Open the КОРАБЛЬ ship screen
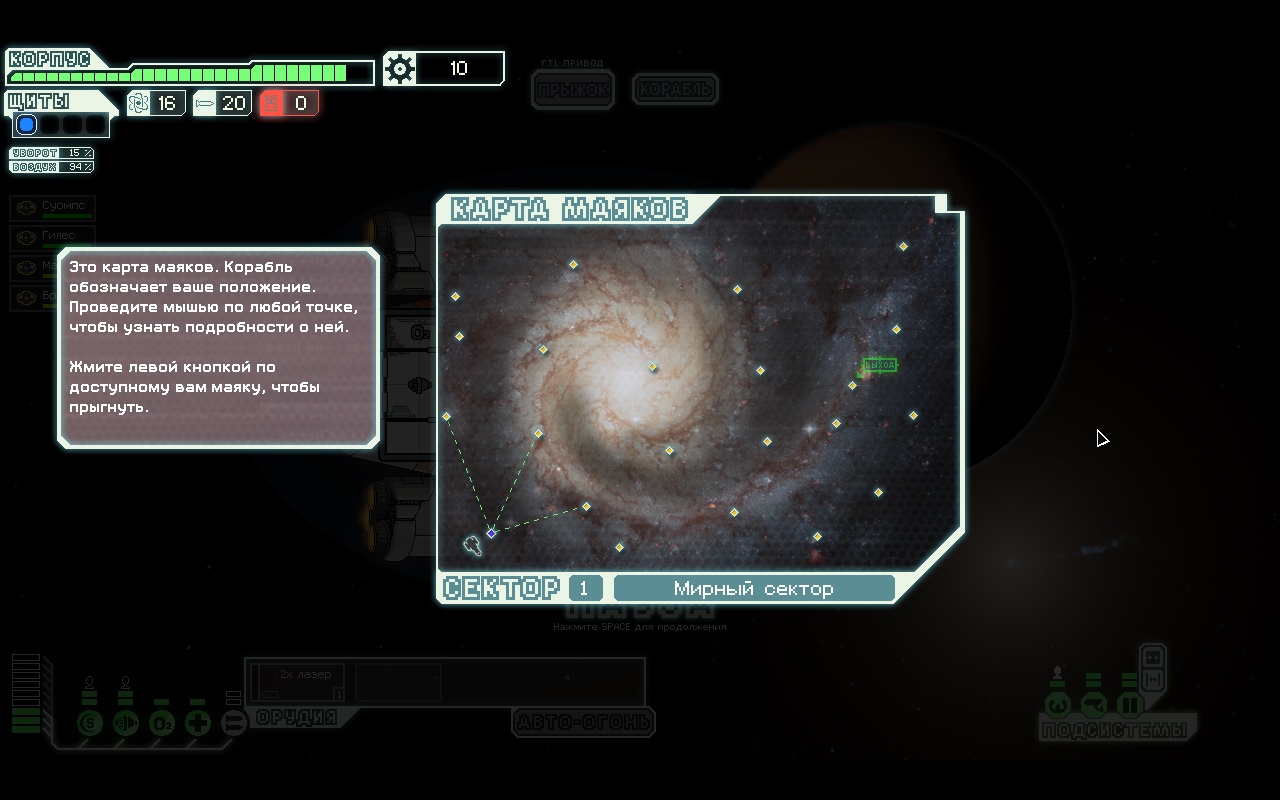Screen dimensions: 1280x800 point(675,90)
